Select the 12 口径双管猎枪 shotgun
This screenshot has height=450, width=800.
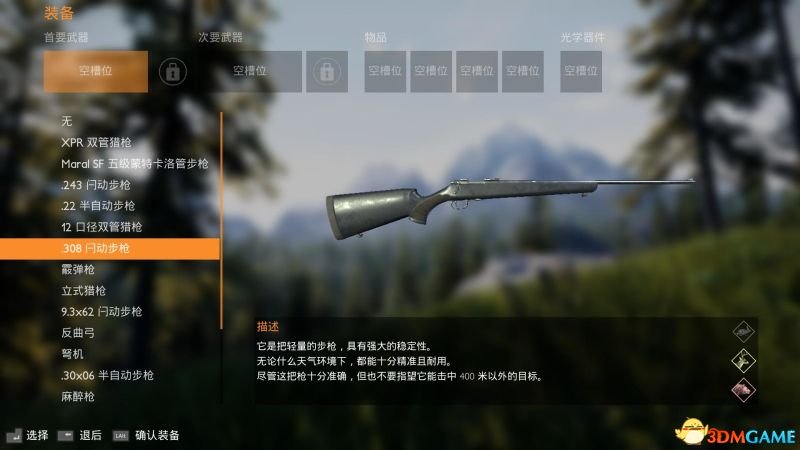tap(101, 227)
